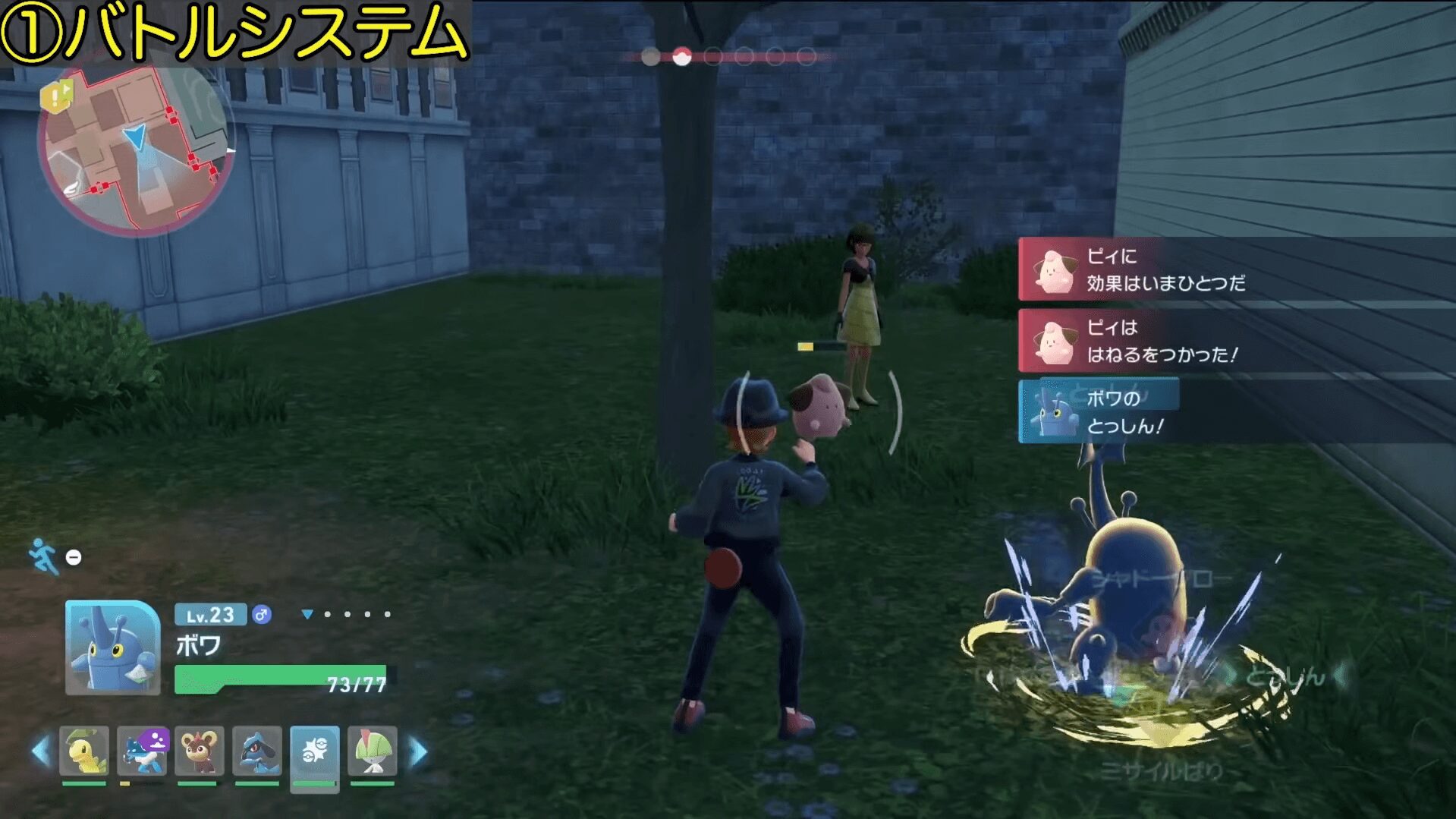
Task: Click the blue triangle beside the dot indicators
Action: (309, 613)
